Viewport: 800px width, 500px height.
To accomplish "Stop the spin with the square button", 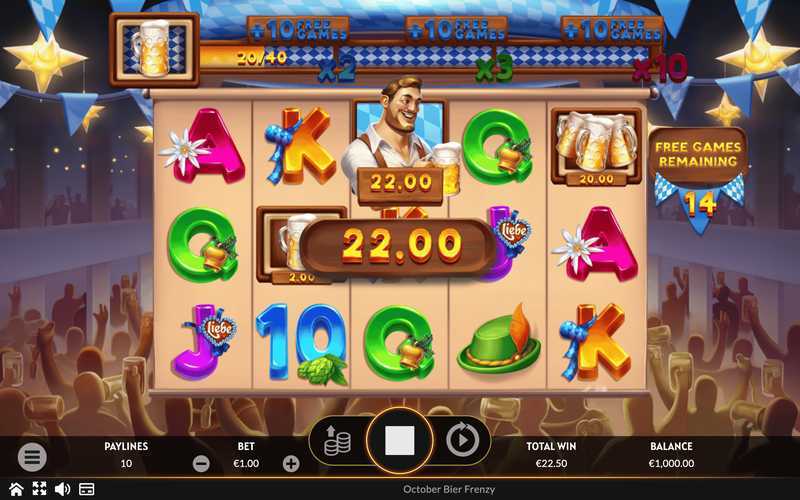I will point(400,440).
